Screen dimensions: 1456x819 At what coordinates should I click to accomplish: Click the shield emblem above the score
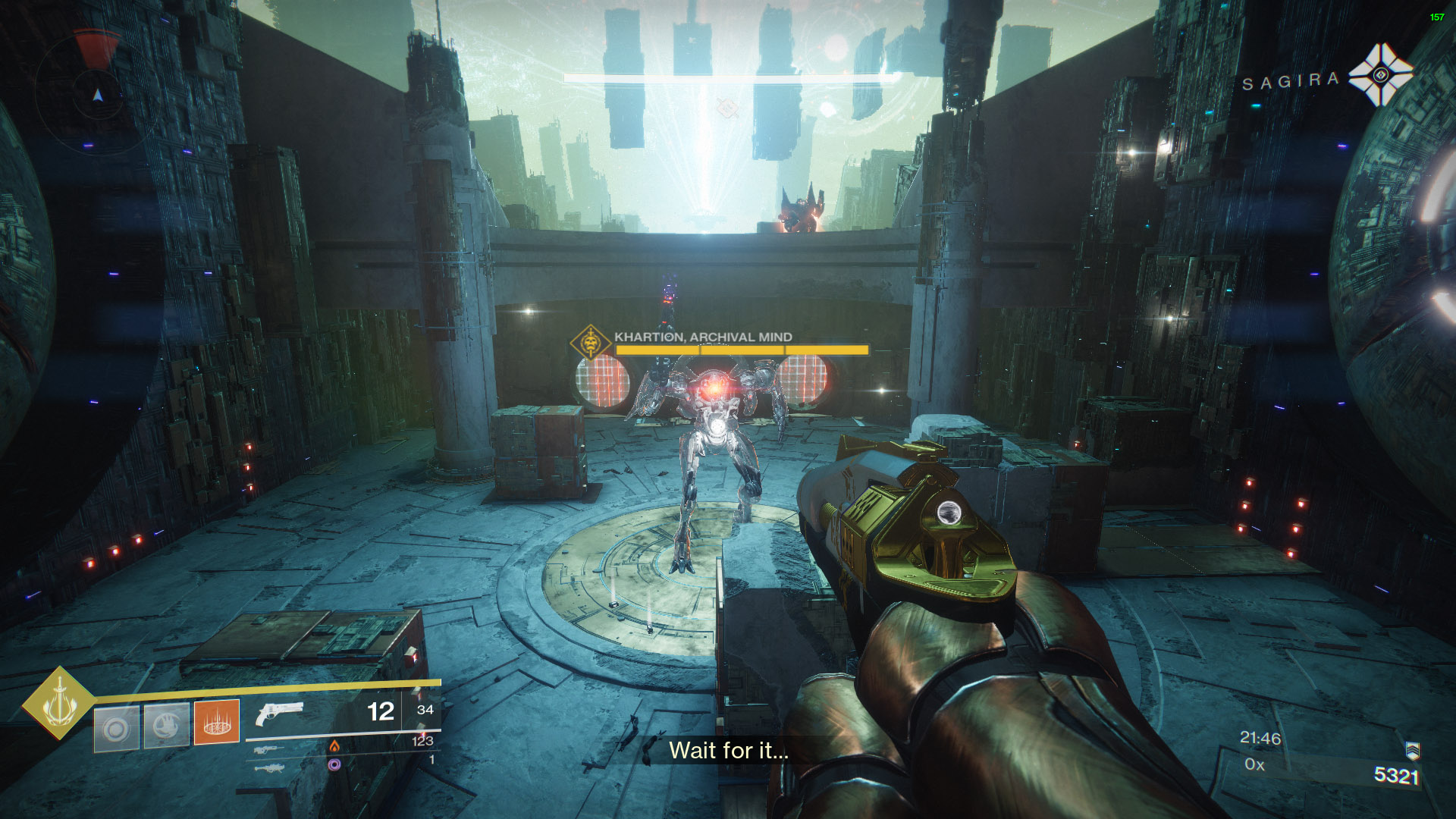pos(1412,751)
